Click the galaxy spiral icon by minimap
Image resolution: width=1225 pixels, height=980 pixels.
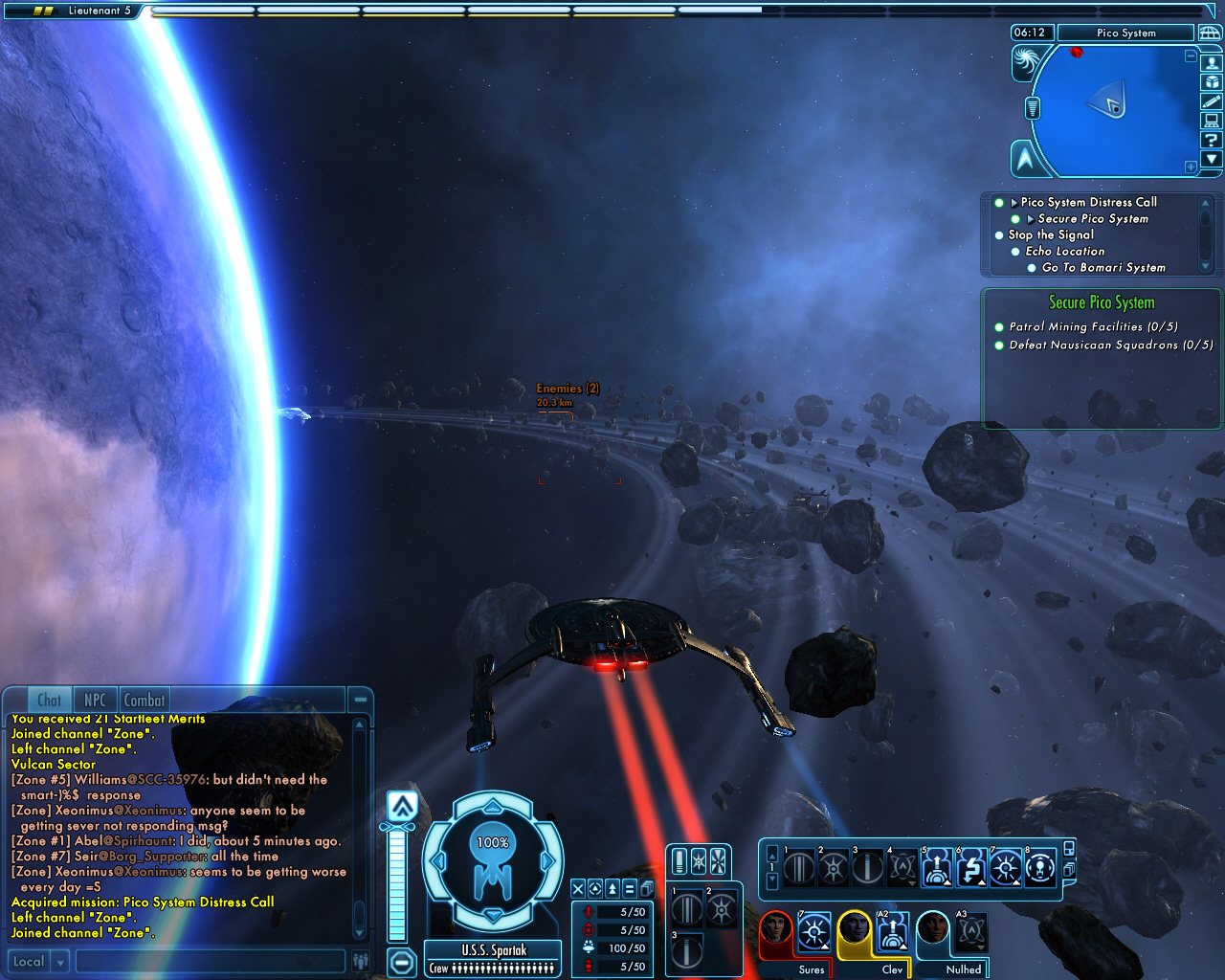[x=1027, y=62]
